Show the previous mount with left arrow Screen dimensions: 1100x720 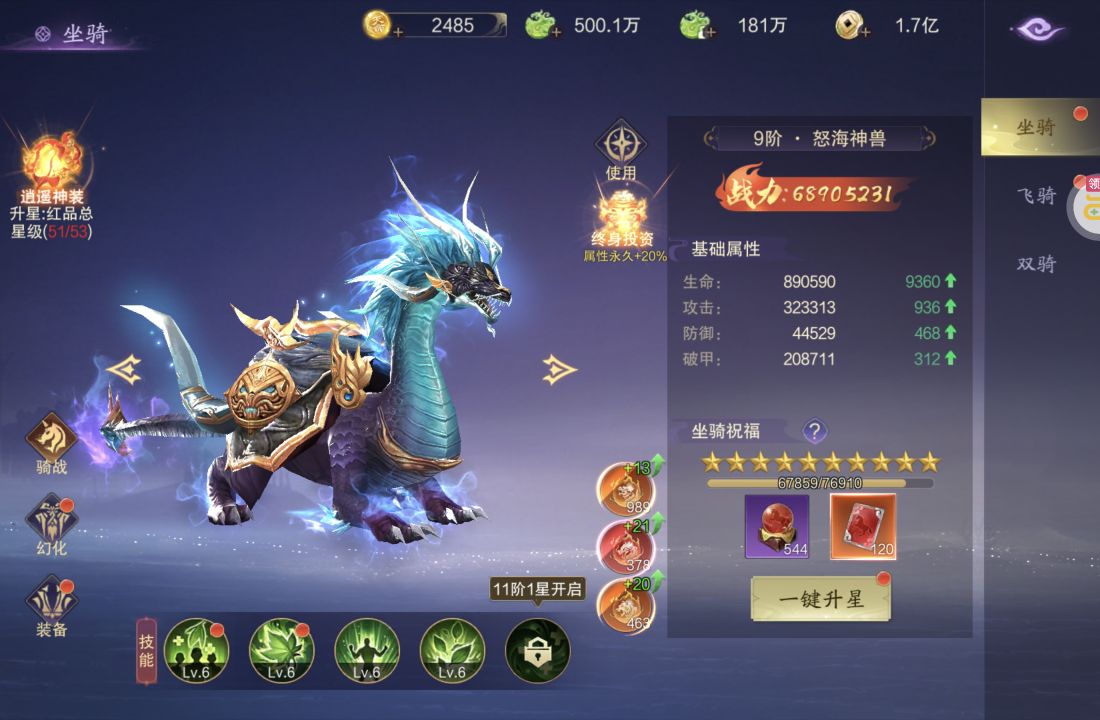(124, 370)
